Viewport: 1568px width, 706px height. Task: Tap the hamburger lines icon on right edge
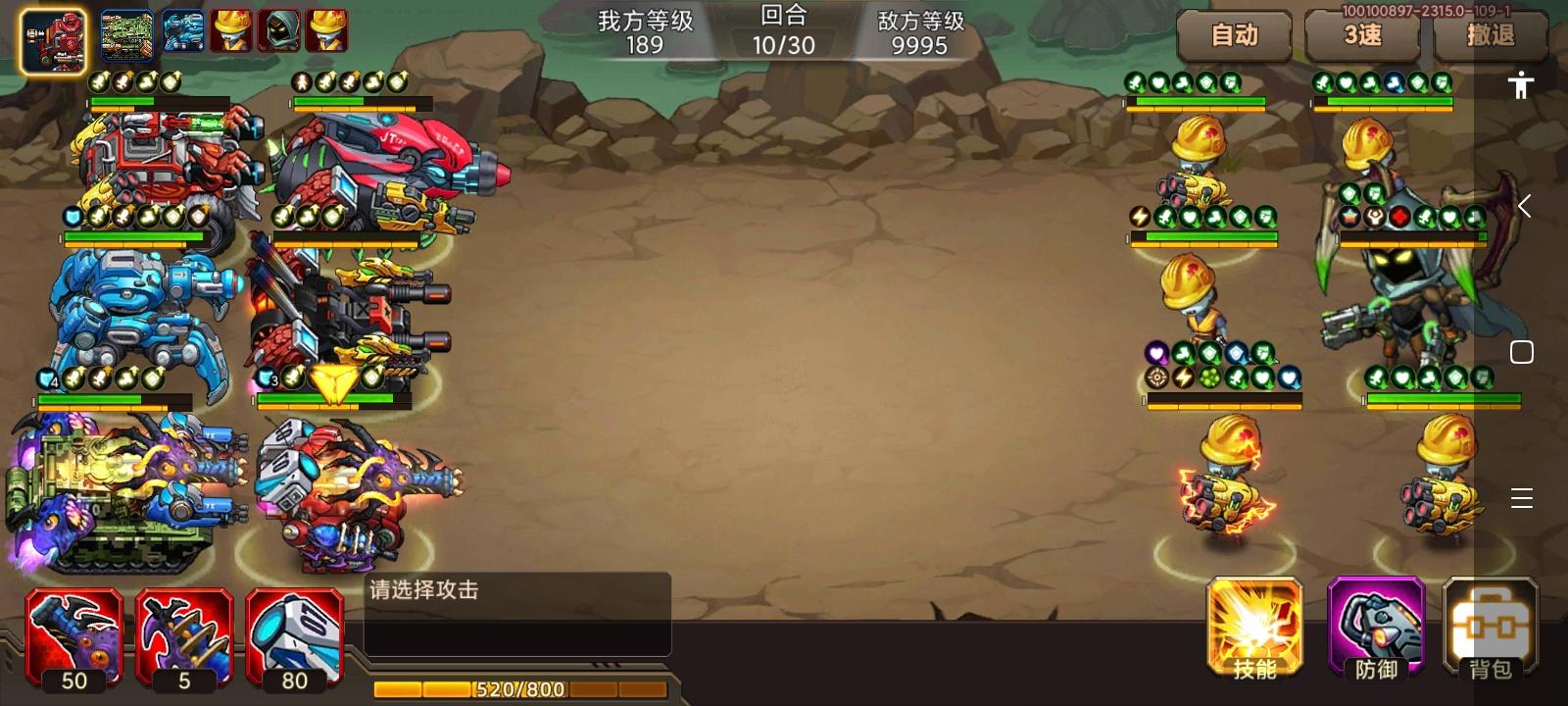(1522, 499)
